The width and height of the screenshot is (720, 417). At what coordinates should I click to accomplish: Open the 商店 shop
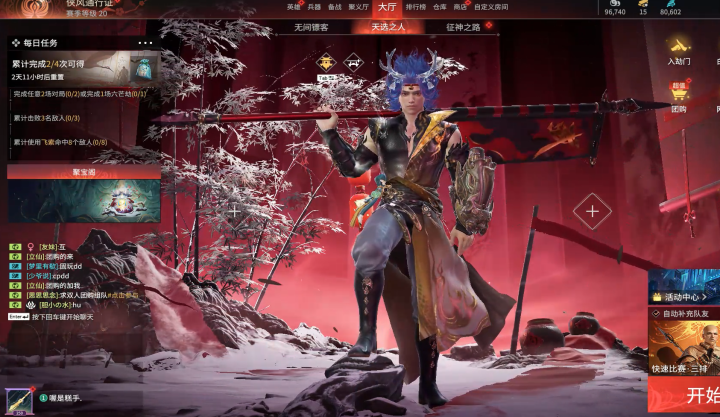coord(460,7)
